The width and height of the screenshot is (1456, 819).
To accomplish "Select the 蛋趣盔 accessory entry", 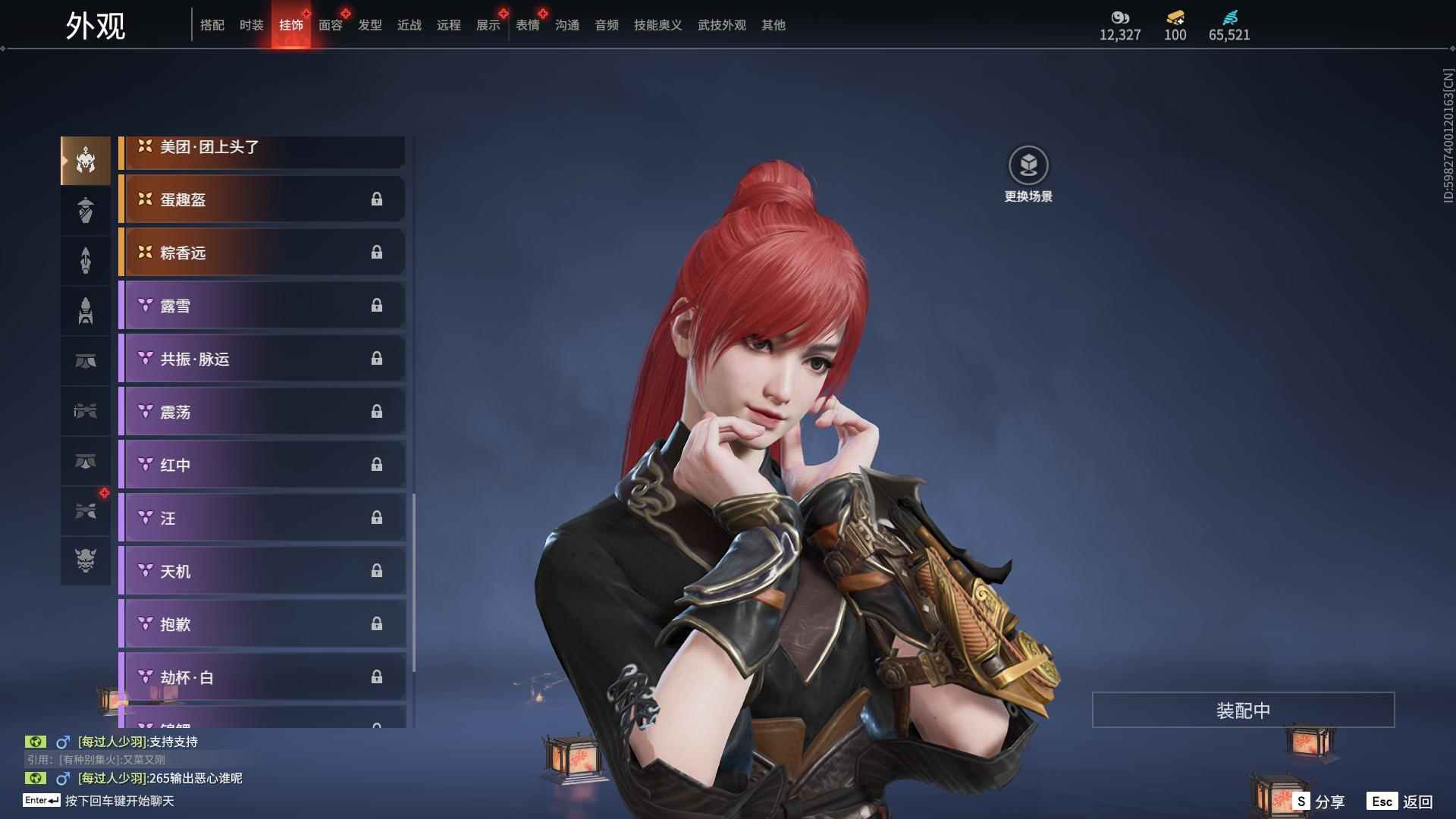I will point(262,199).
